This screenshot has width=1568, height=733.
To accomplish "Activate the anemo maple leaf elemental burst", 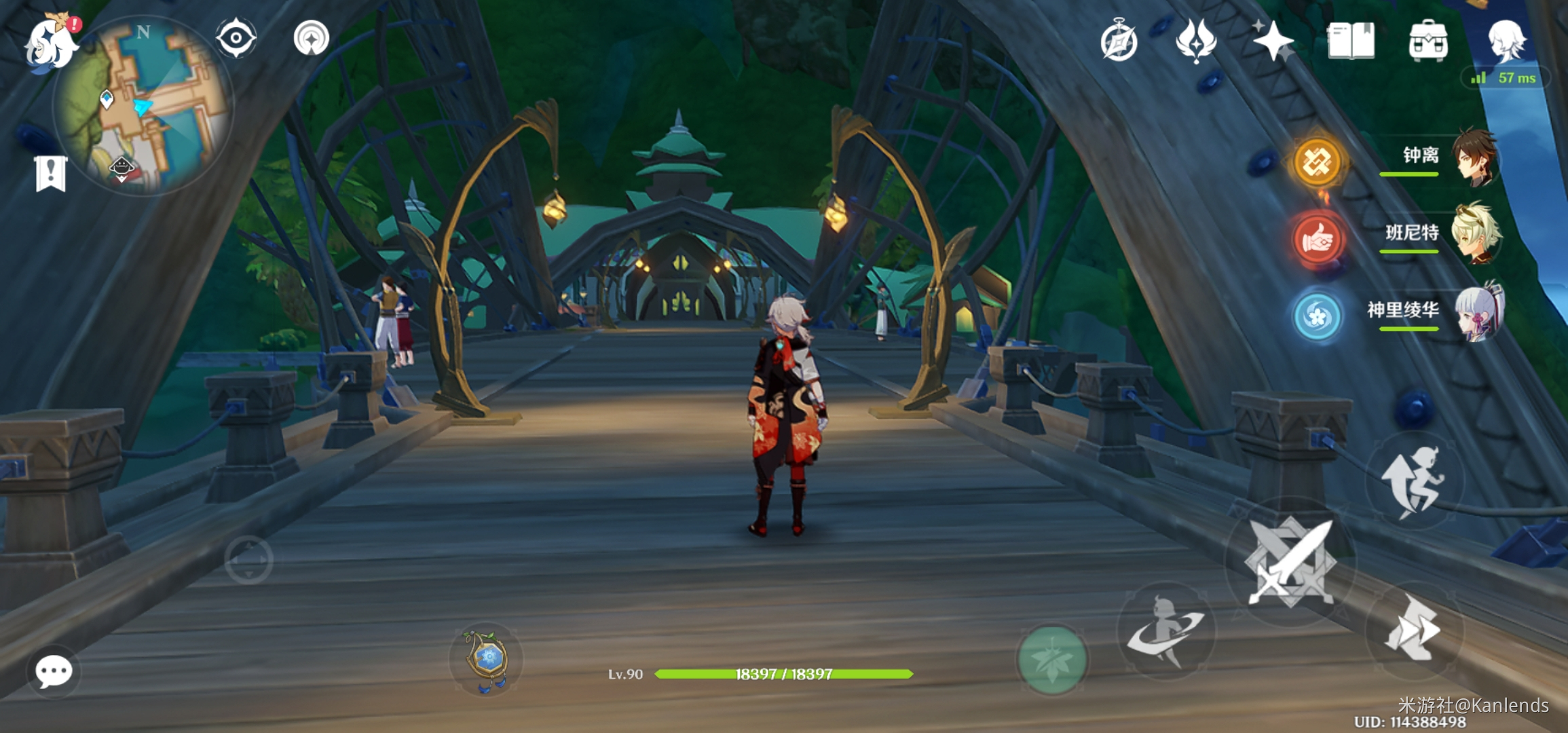I will click(x=1052, y=660).
